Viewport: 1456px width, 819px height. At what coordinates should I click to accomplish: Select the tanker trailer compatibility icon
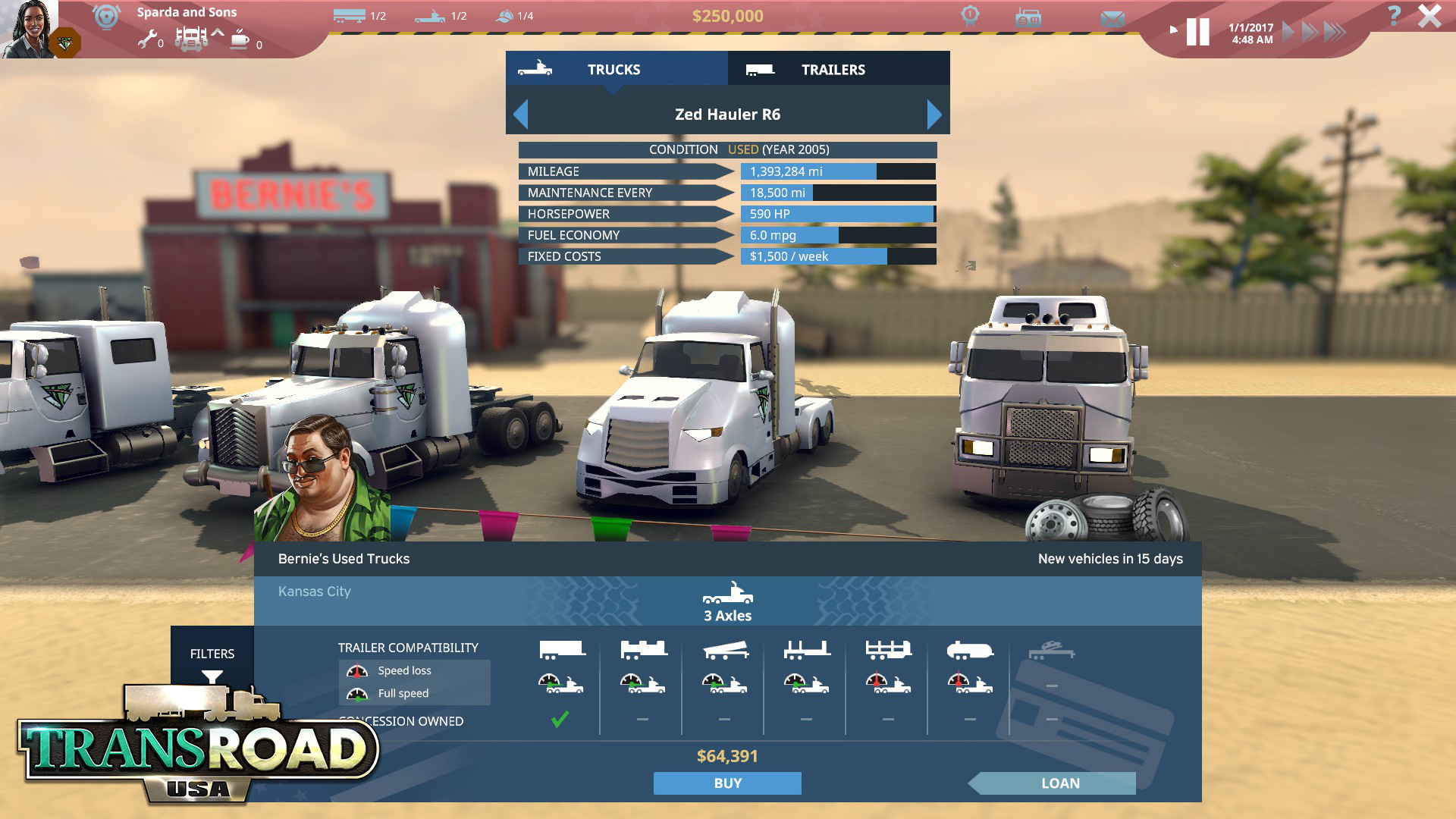click(970, 650)
